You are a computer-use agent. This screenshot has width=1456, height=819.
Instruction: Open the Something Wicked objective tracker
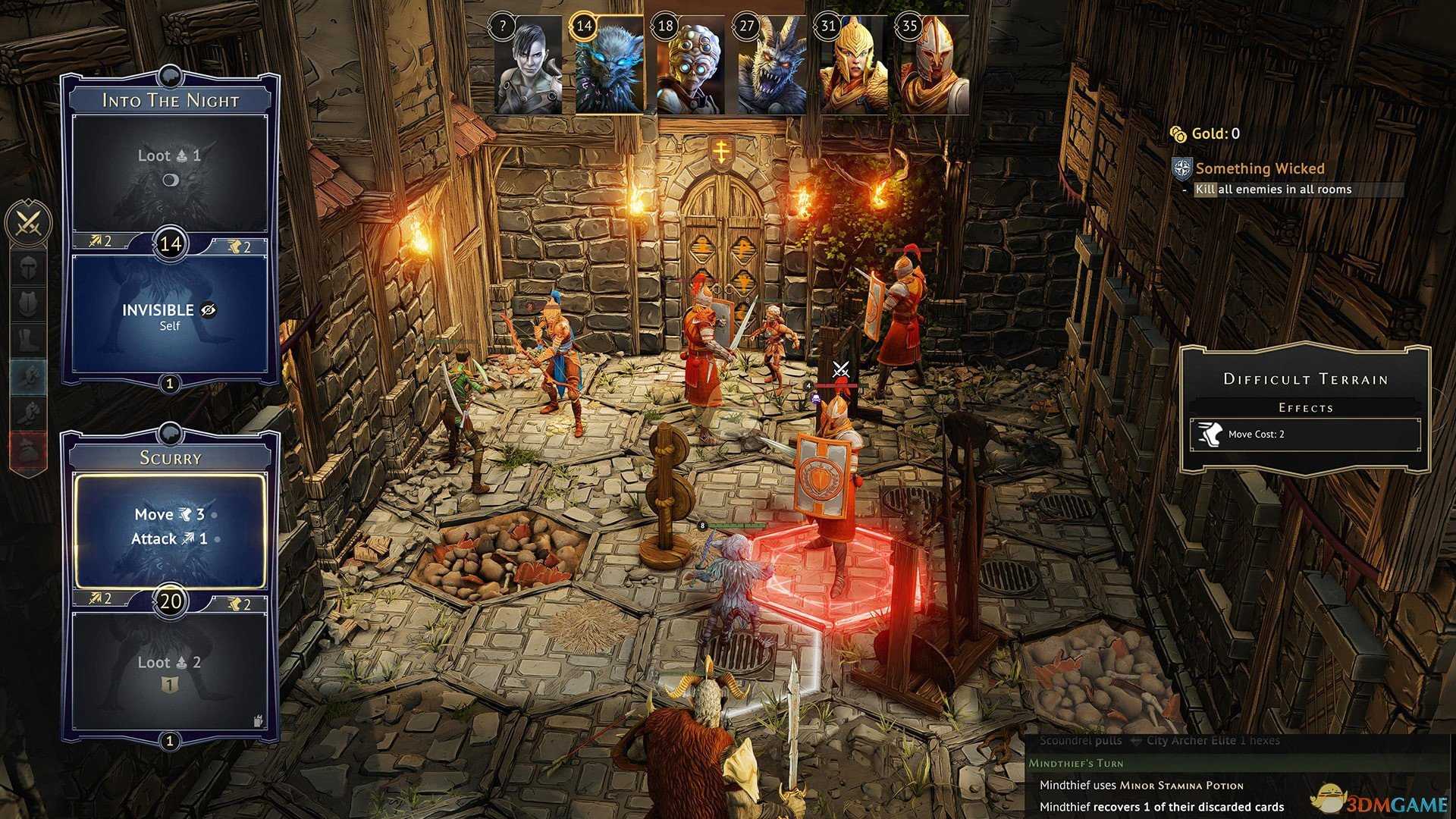tap(1260, 168)
